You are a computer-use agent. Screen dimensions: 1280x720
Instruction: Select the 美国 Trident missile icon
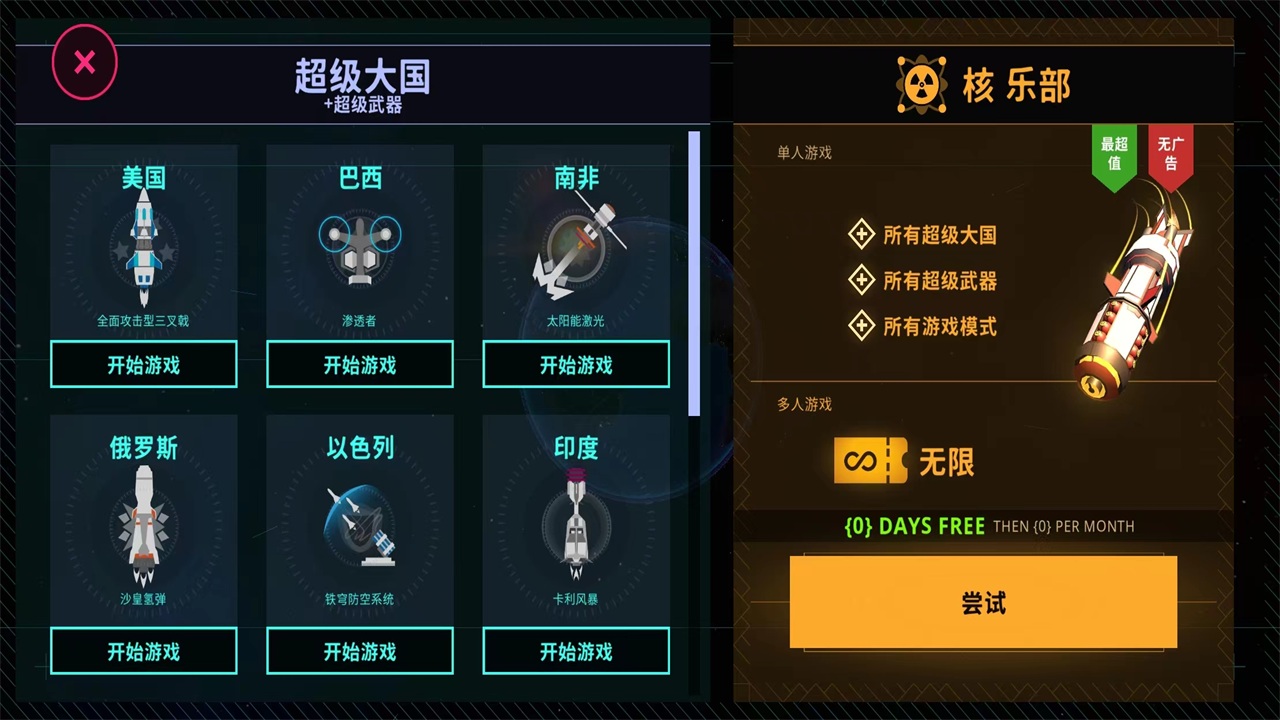[143, 245]
